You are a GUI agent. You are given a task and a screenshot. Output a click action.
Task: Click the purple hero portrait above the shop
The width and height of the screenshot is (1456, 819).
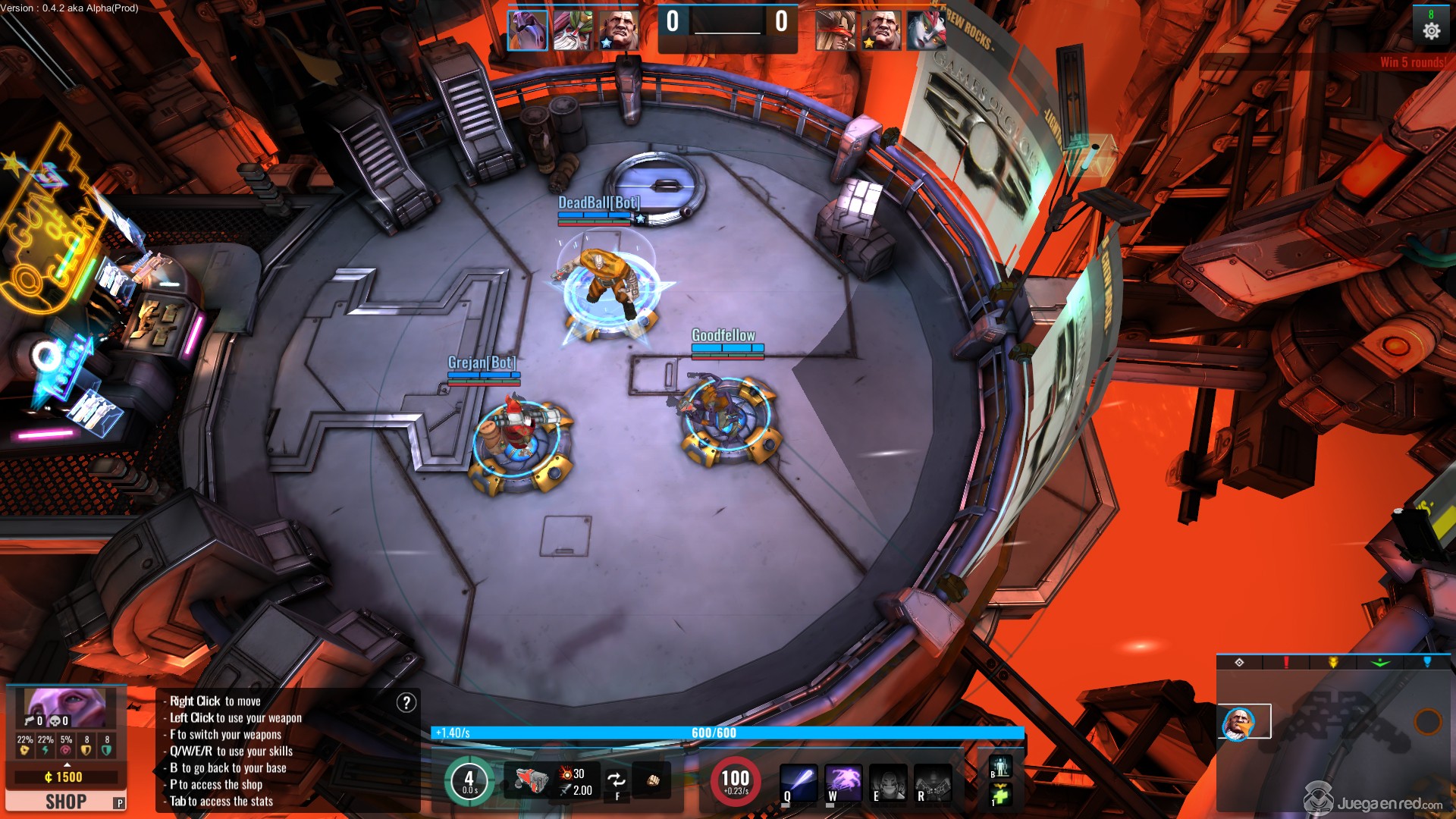click(x=65, y=708)
